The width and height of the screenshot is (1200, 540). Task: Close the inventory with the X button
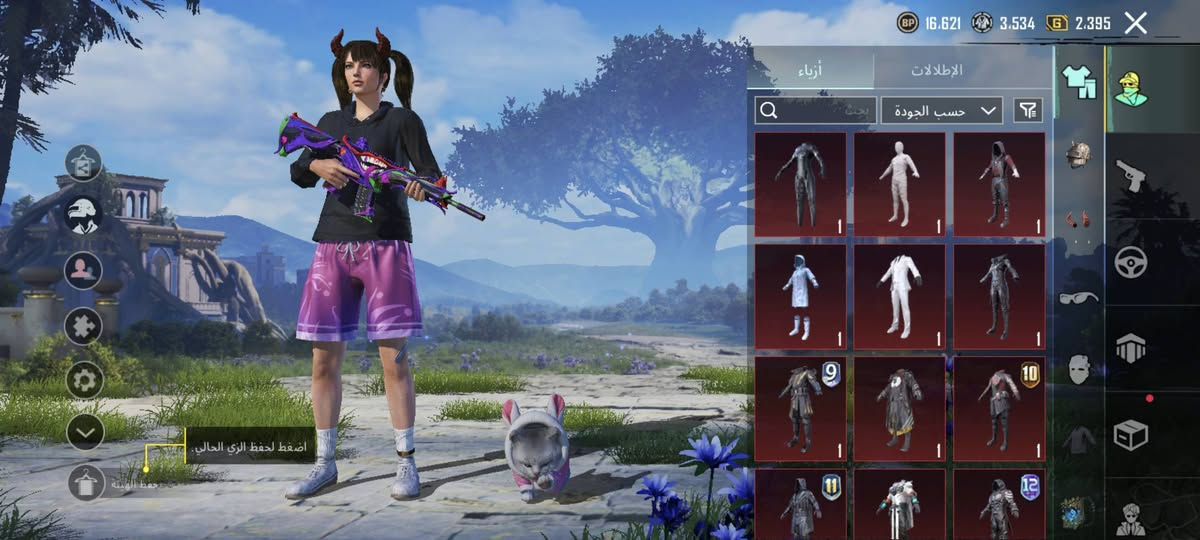(1135, 23)
